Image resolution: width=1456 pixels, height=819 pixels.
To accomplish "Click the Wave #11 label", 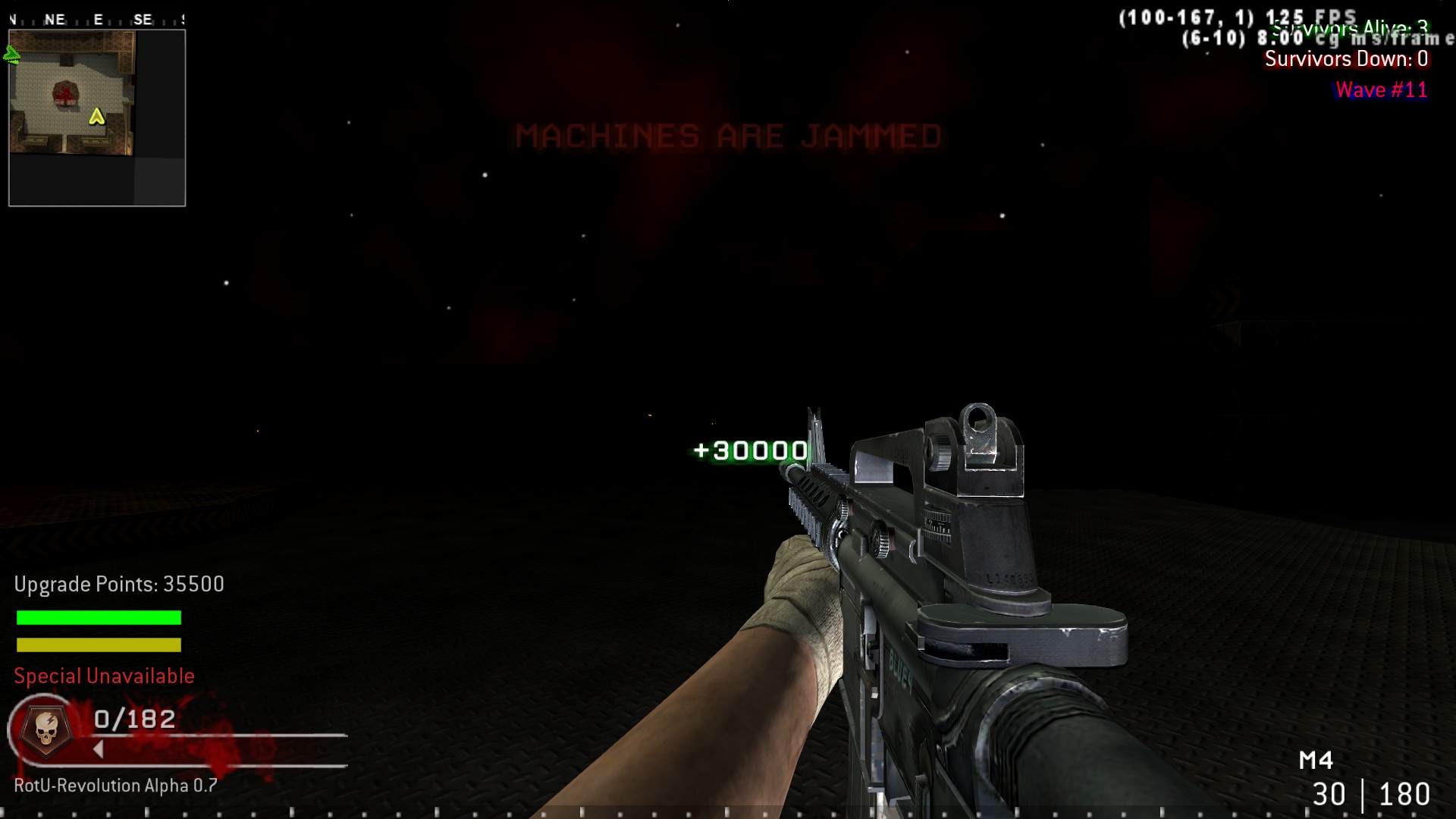I will coord(1381,89).
